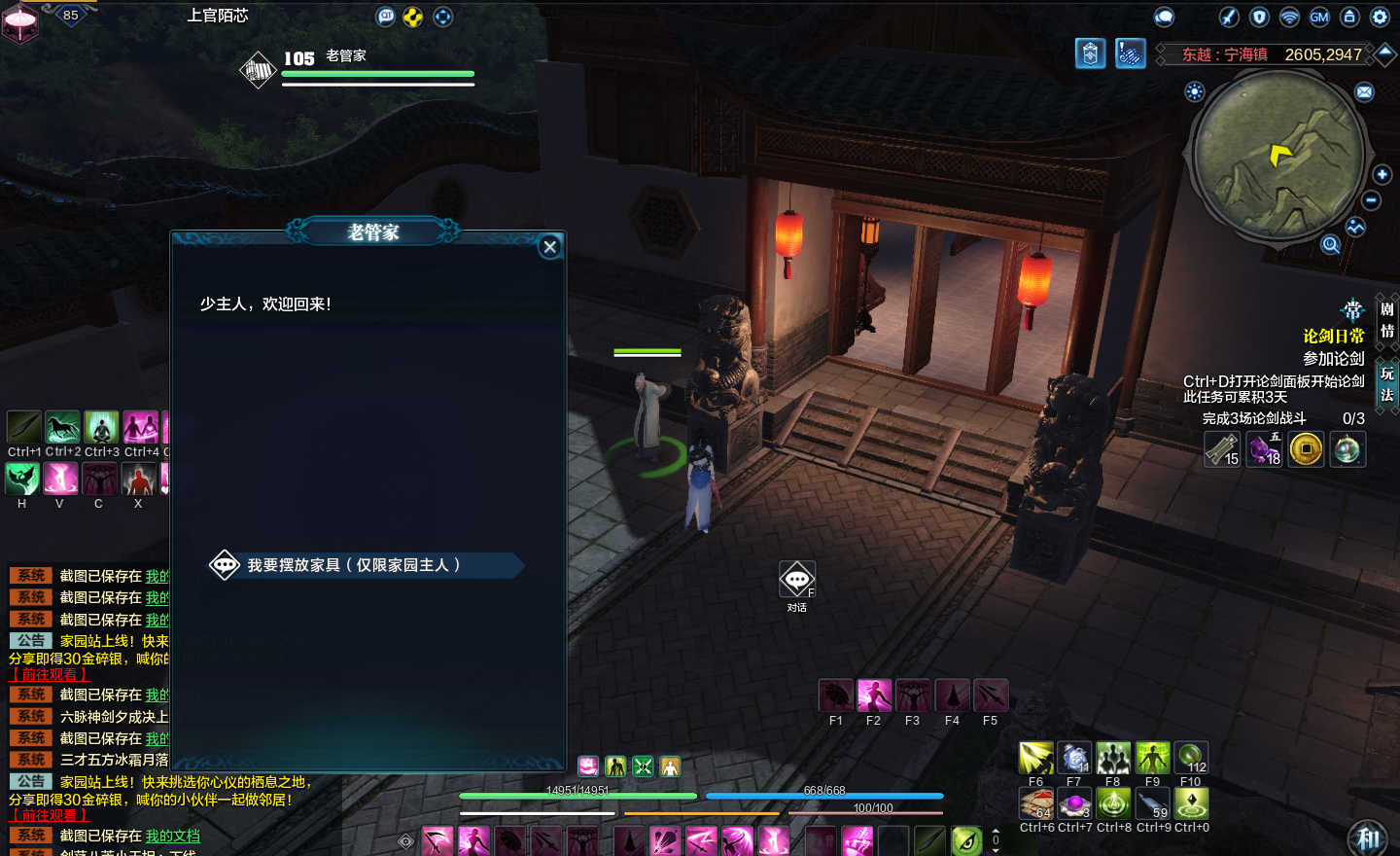Use the purple pearl item with count 3
This screenshot has width=1400, height=856.
pos(1074,803)
